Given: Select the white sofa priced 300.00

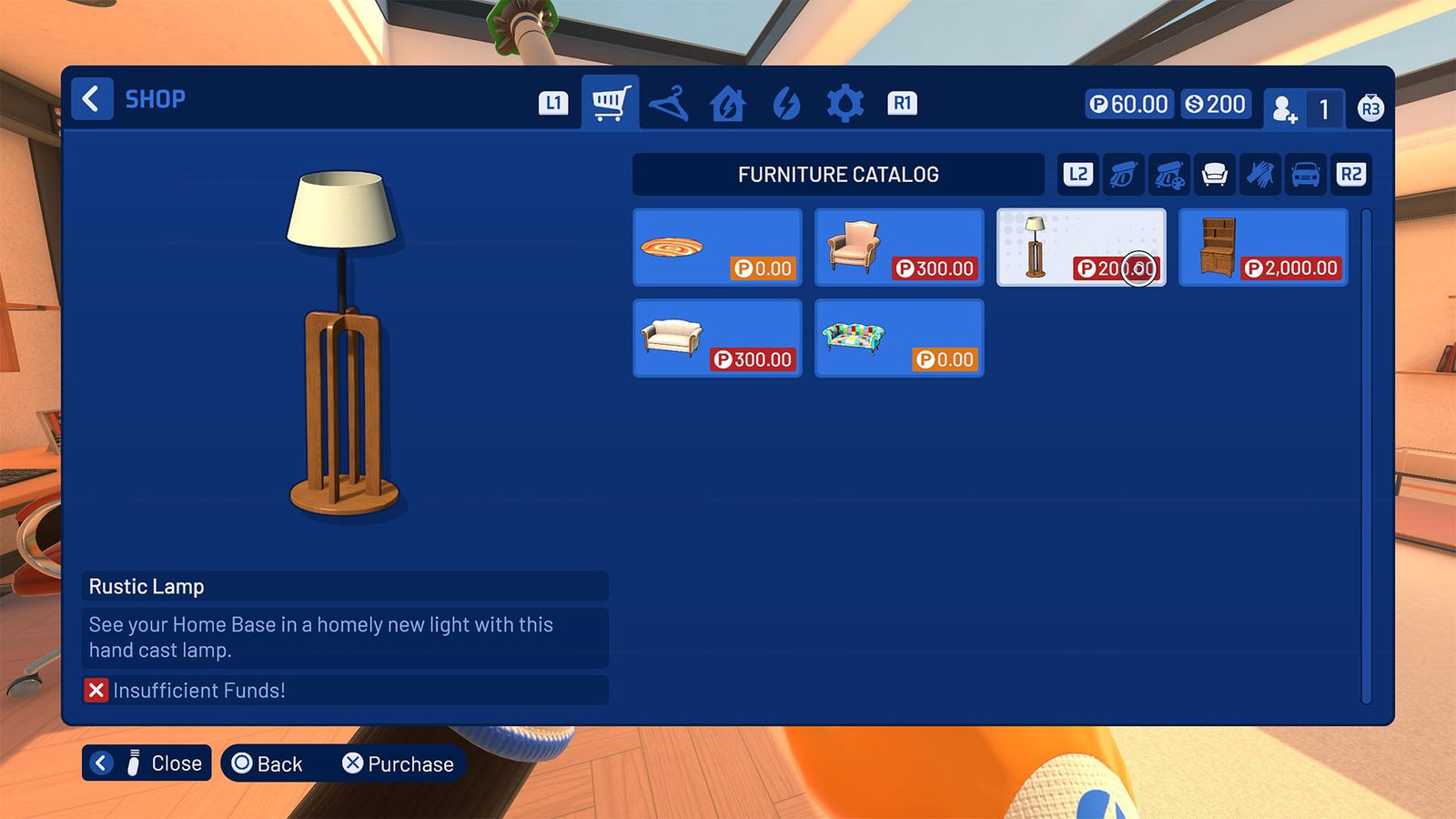Looking at the screenshot, I should click(x=717, y=338).
